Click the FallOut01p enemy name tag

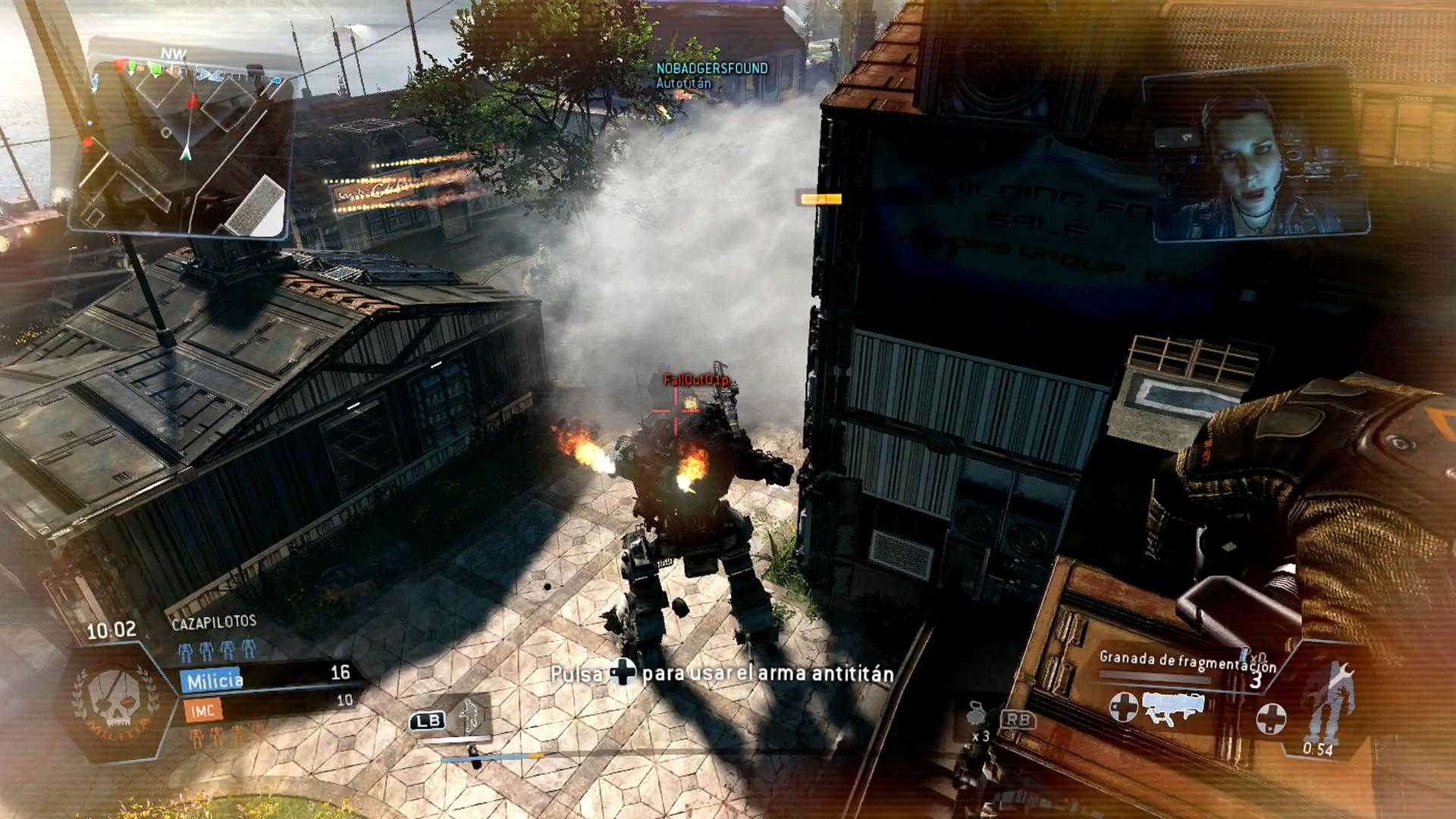pos(695,380)
